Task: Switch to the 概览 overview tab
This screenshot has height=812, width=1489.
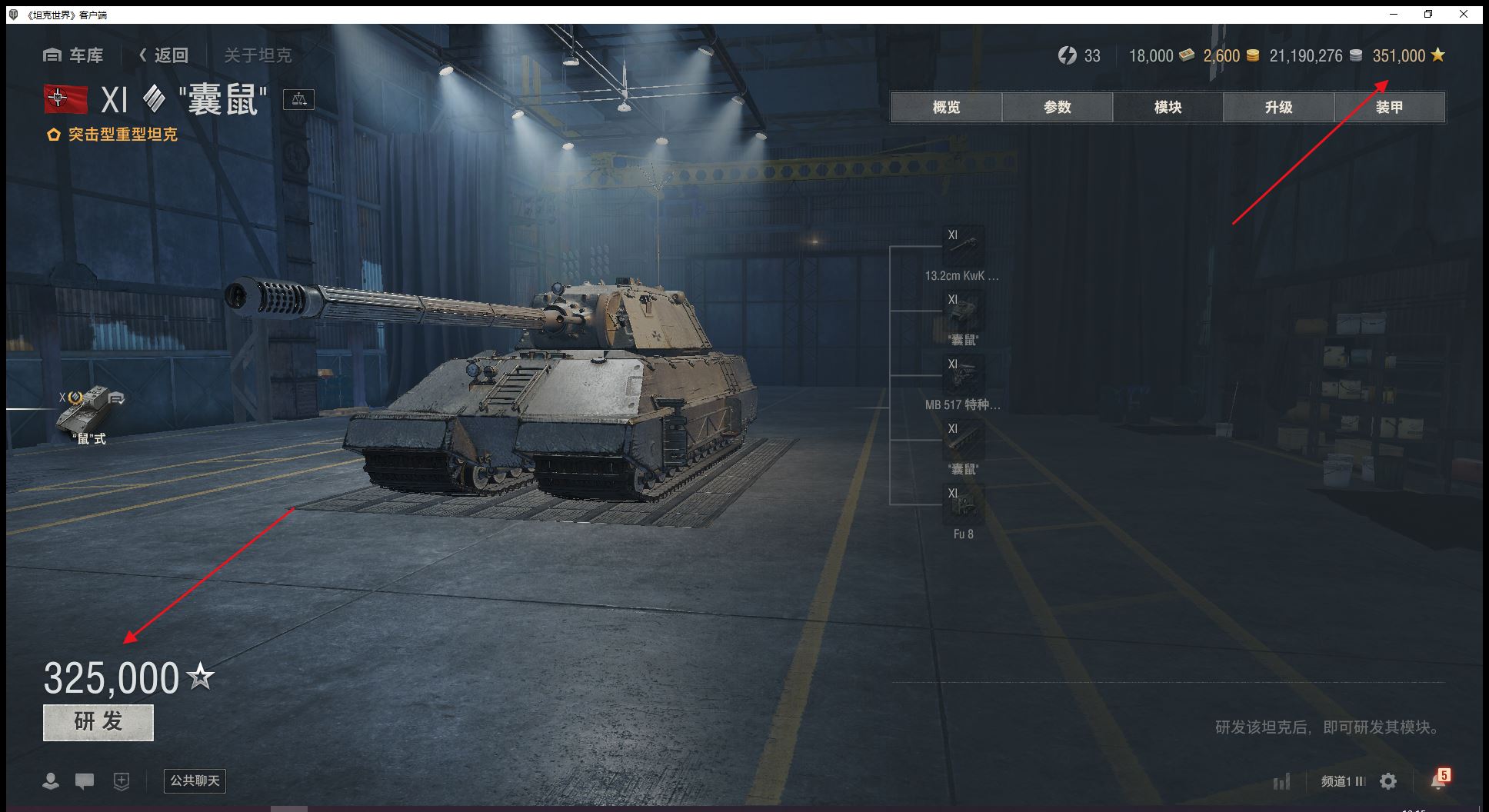Action: pyautogui.click(x=946, y=108)
